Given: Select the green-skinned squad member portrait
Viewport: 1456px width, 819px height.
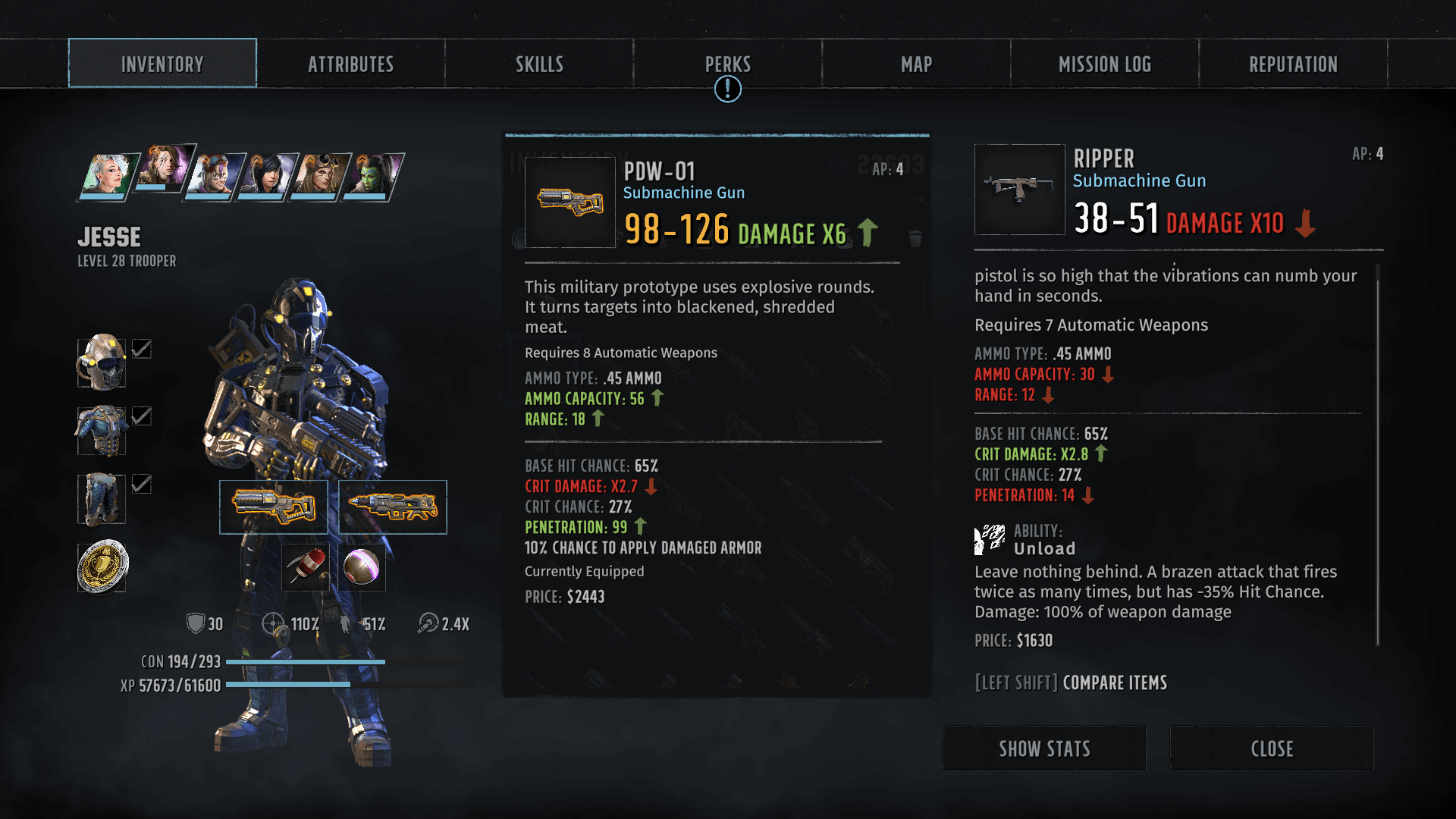Looking at the screenshot, I should click(x=372, y=176).
